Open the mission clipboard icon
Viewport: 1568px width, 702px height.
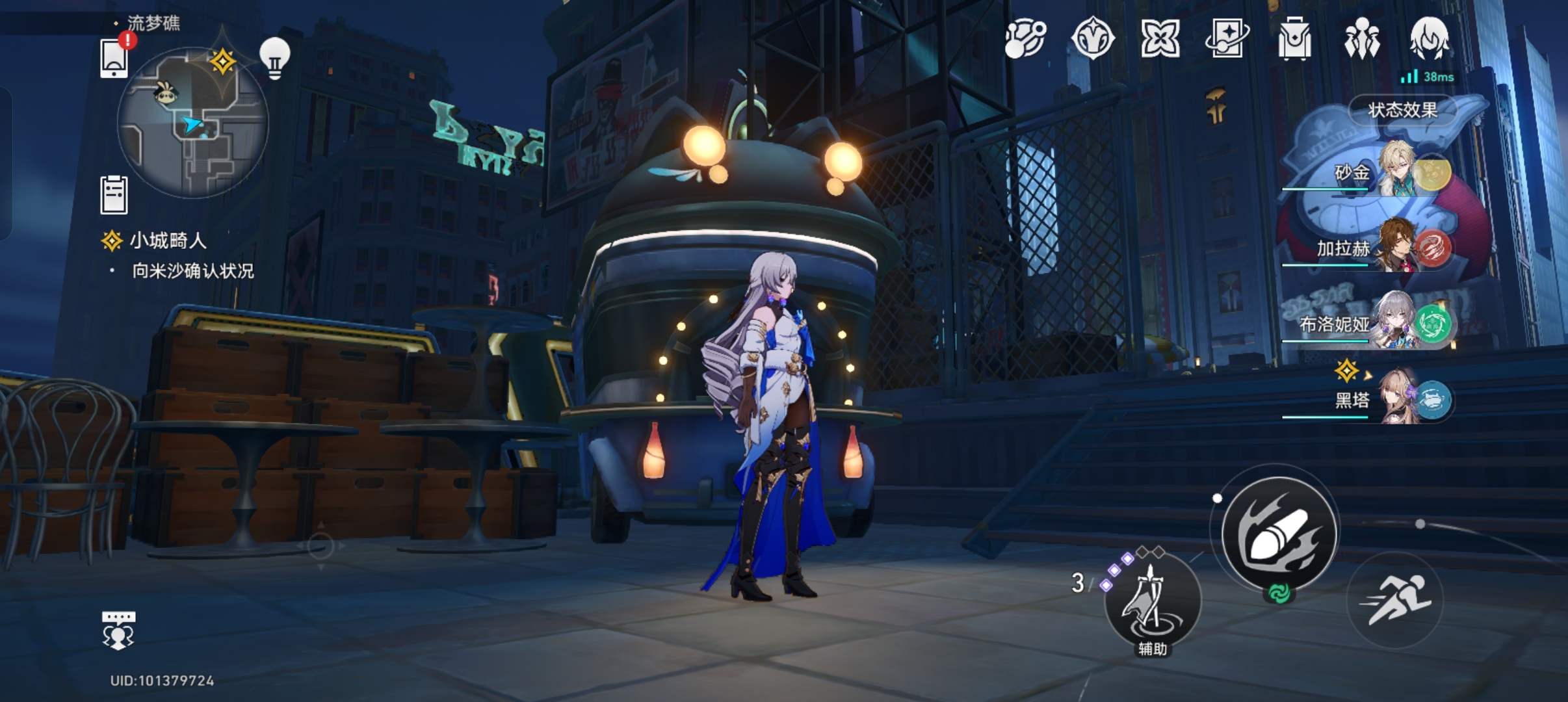point(114,194)
